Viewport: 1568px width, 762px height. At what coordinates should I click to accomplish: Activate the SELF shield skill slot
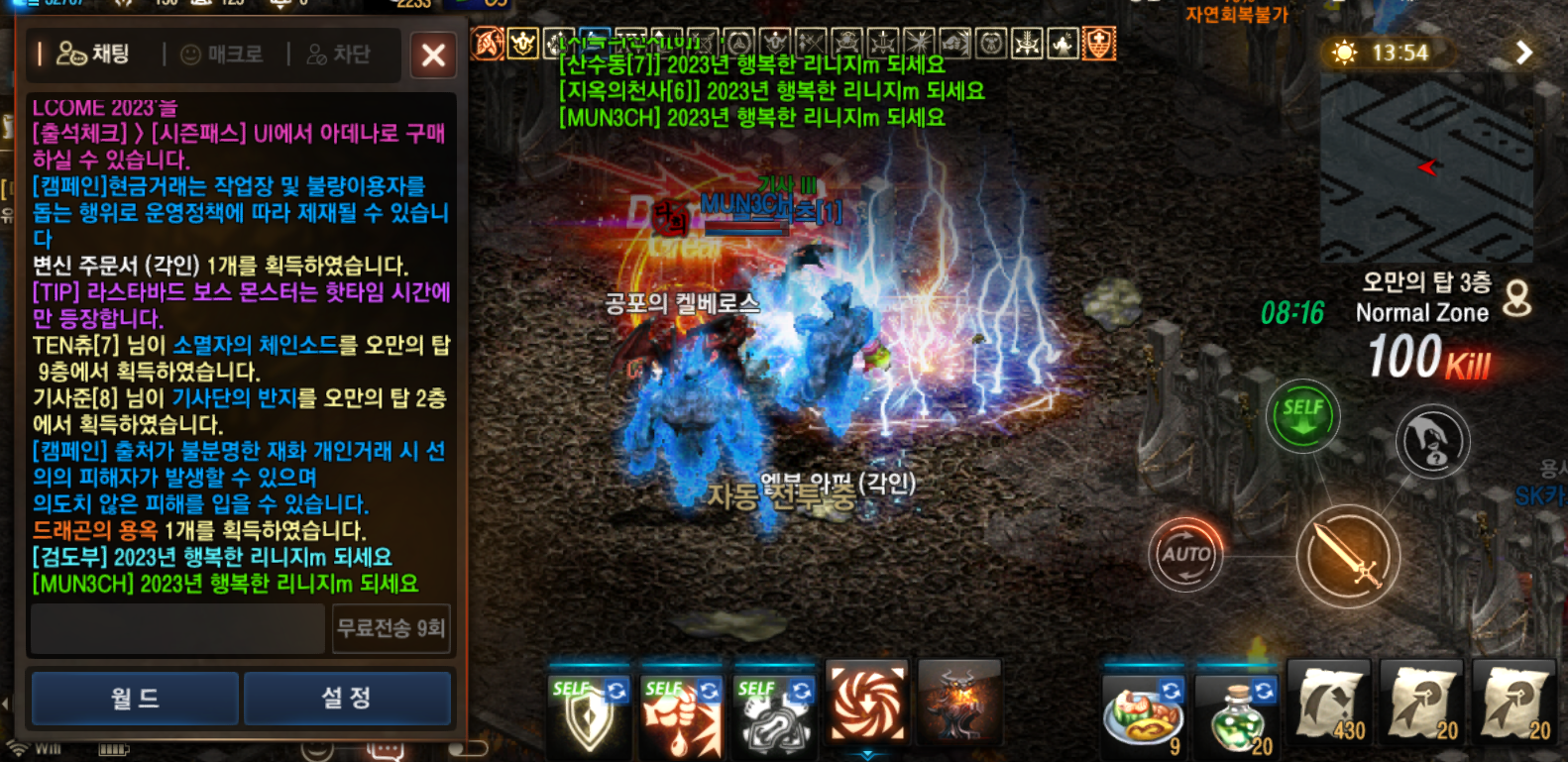point(589,711)
